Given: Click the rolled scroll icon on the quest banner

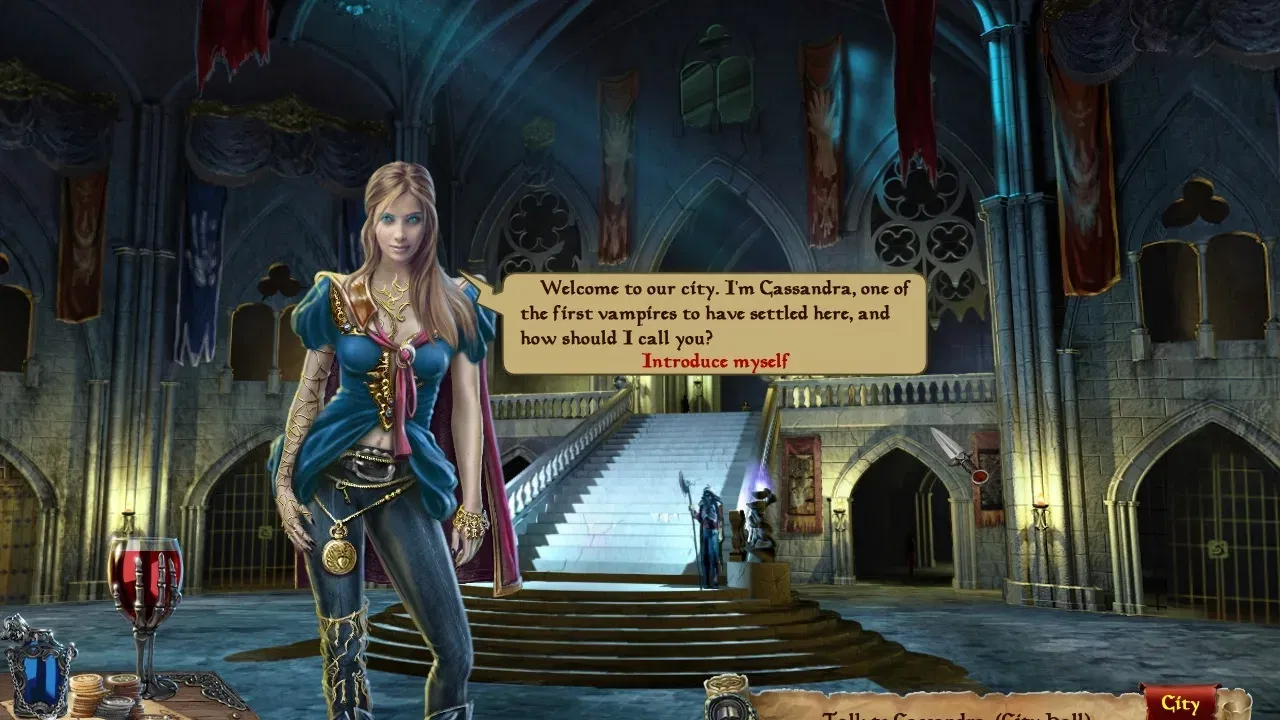Looking at the screenshot, I should 725,685.
